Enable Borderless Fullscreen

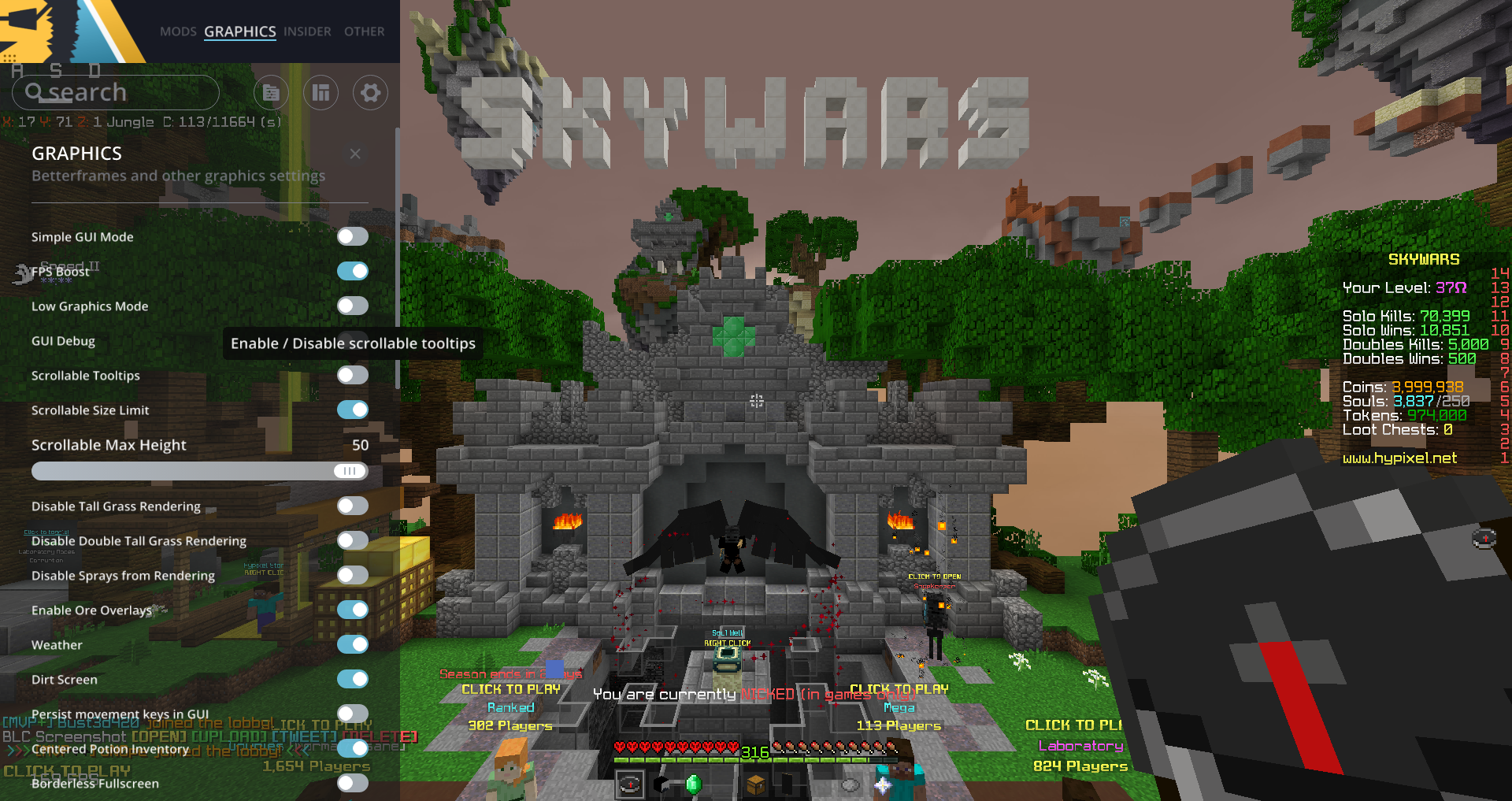point(352,784)
